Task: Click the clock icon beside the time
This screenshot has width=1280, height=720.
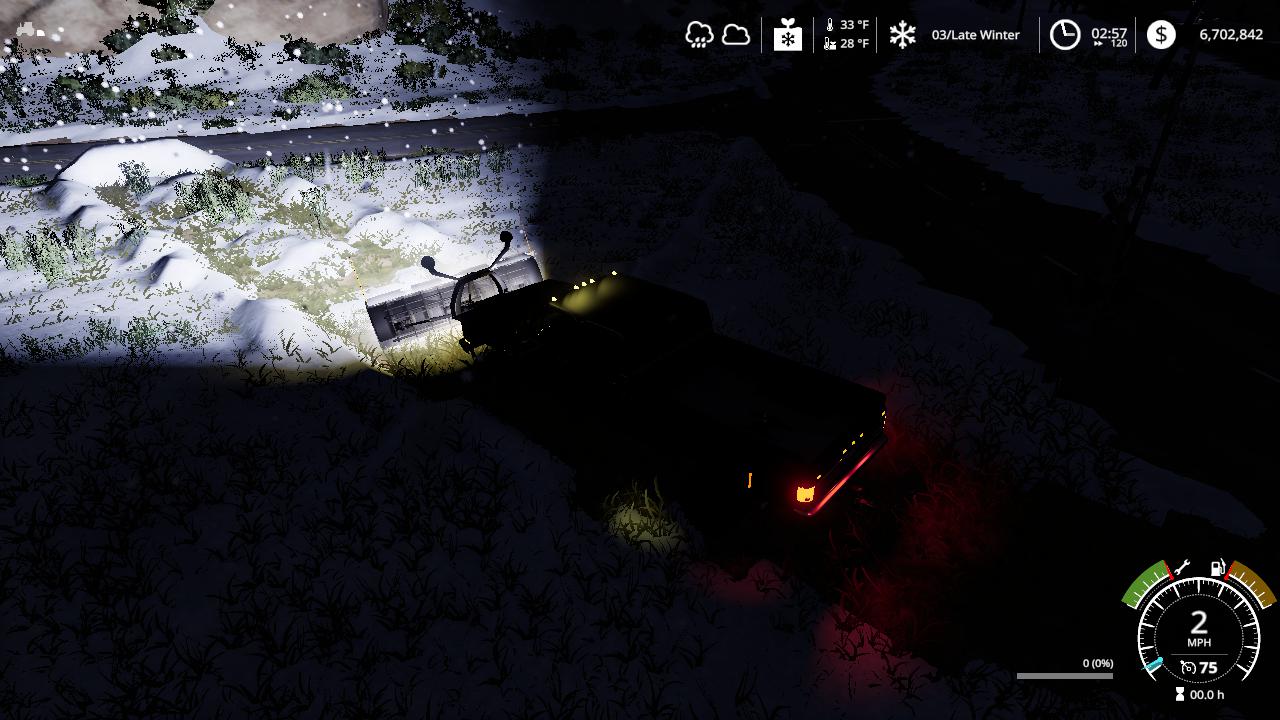Action: [x=1064, y=35]
